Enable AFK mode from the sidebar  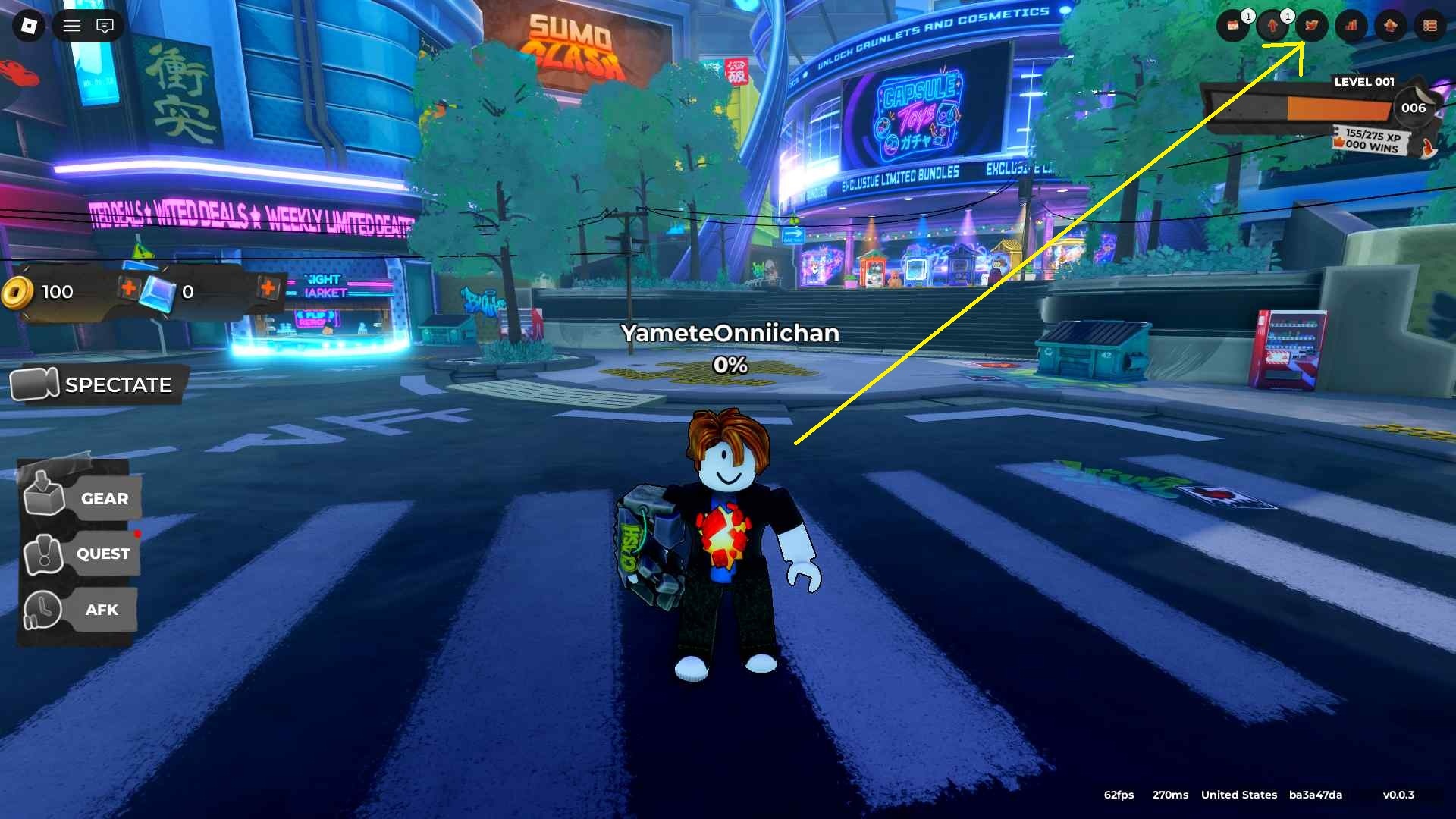[87, 610]
